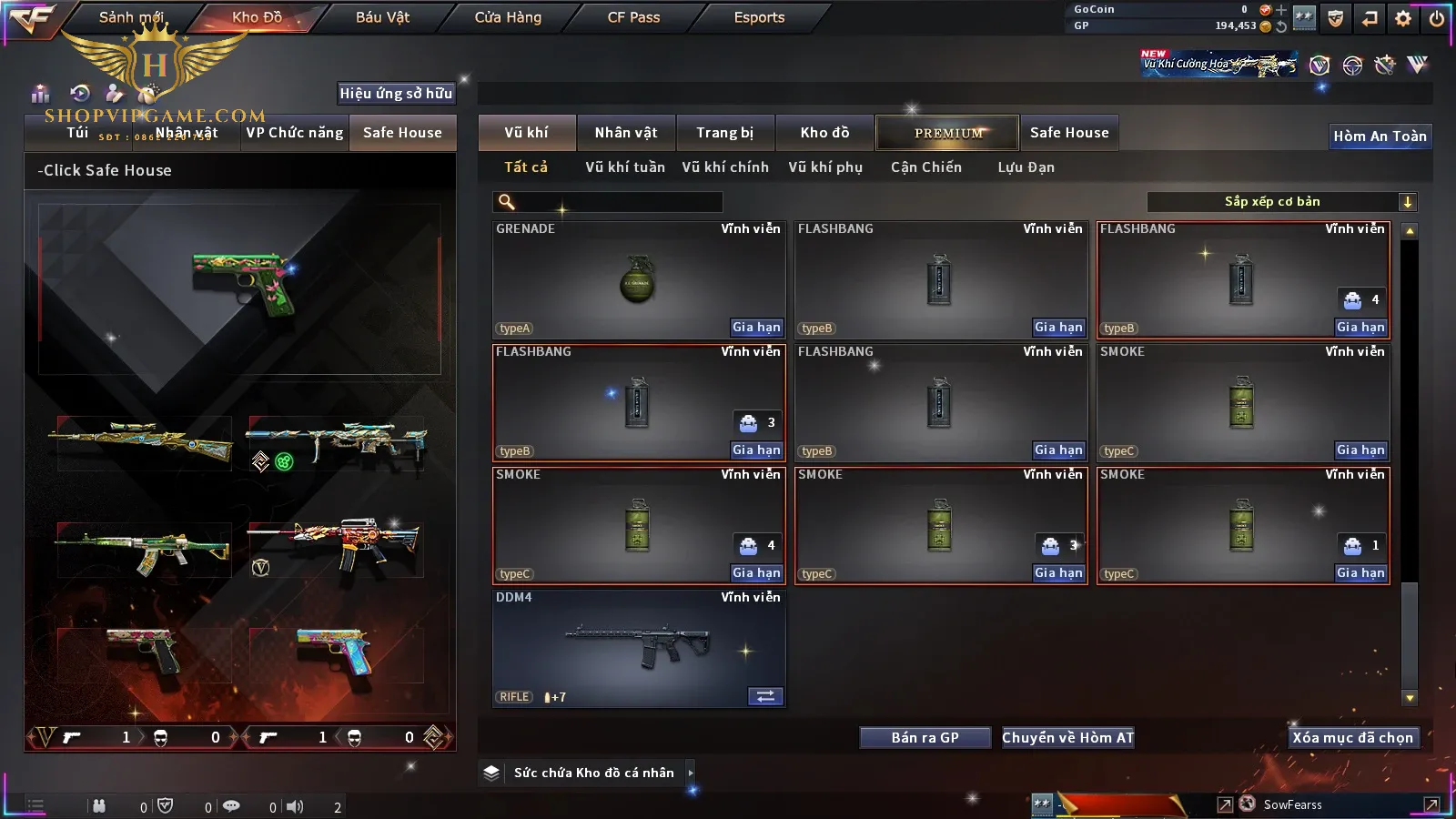
Task: Open the Esports menu
Action: (759, 17)
